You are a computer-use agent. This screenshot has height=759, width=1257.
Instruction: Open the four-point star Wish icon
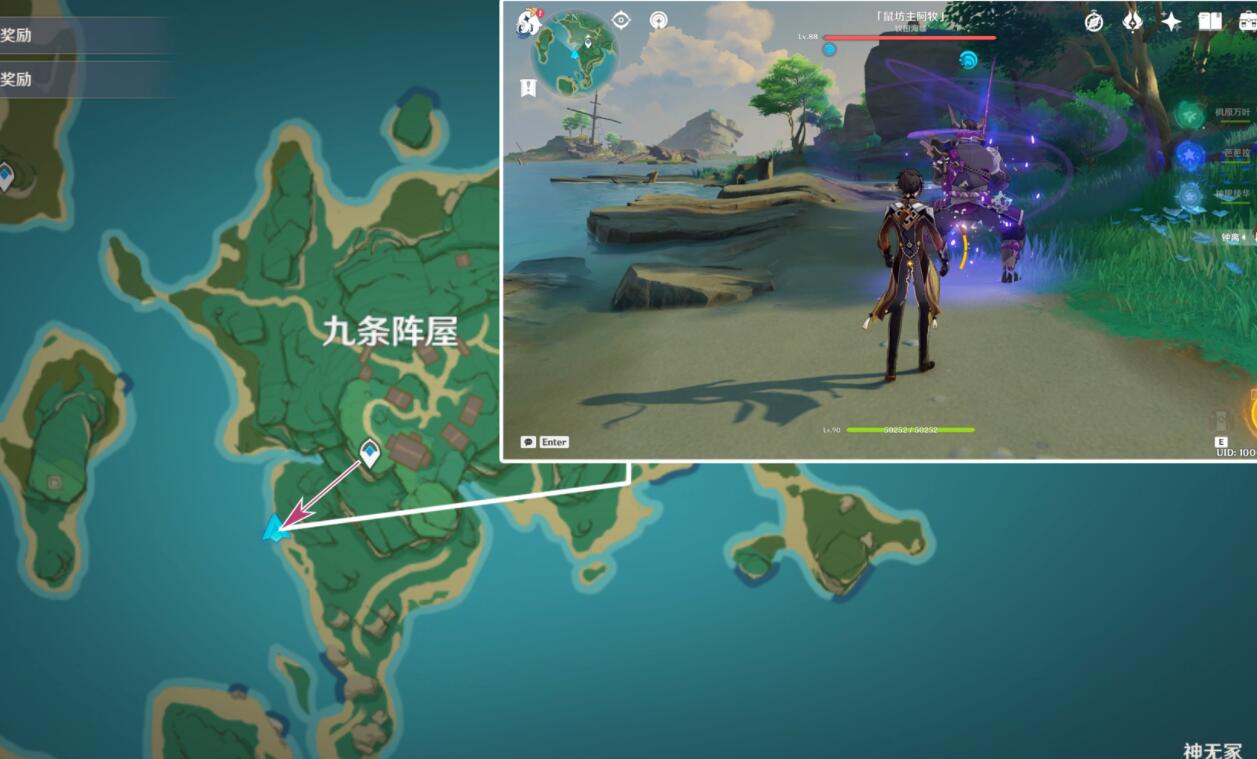point(1170,21)
